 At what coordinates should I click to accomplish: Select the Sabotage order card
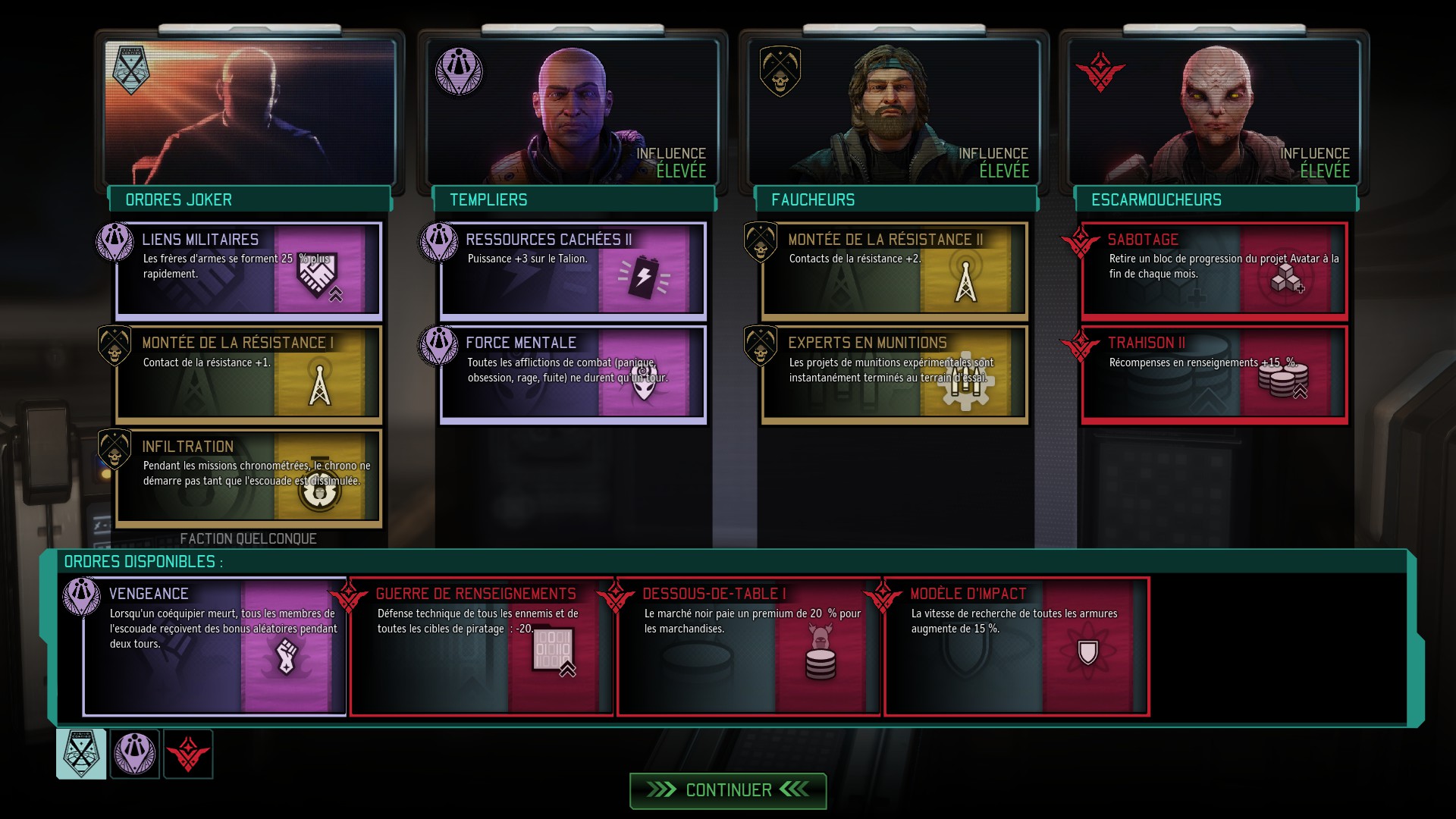coord(1215,271)
